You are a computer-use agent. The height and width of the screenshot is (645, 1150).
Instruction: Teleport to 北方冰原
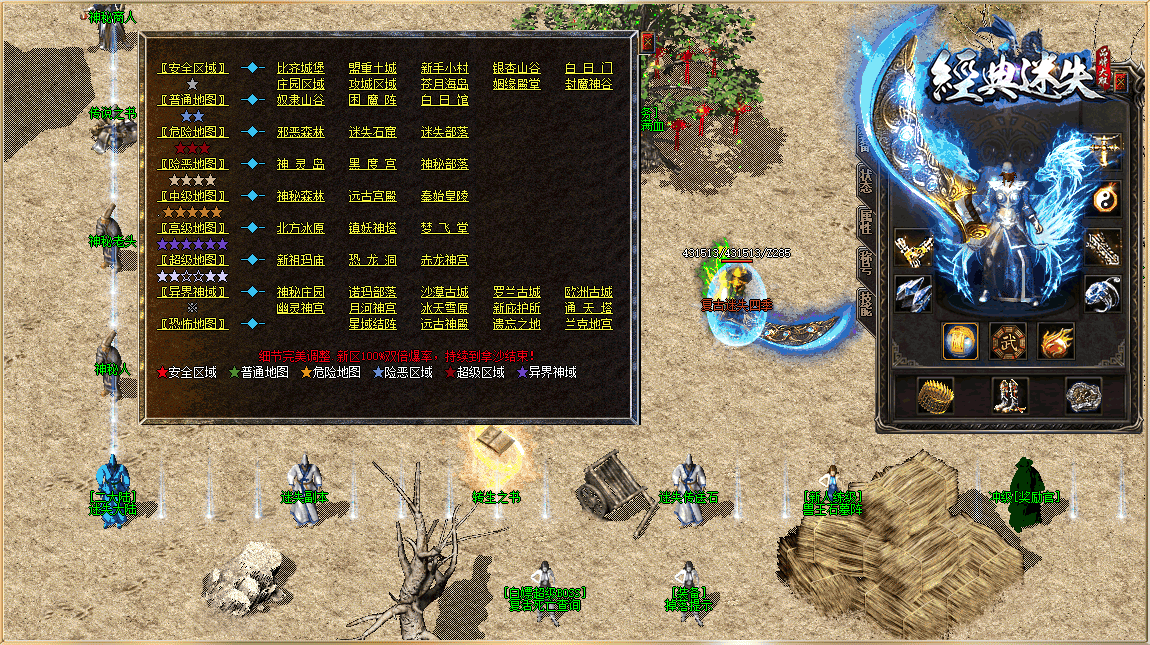click(x=301, y=228)
